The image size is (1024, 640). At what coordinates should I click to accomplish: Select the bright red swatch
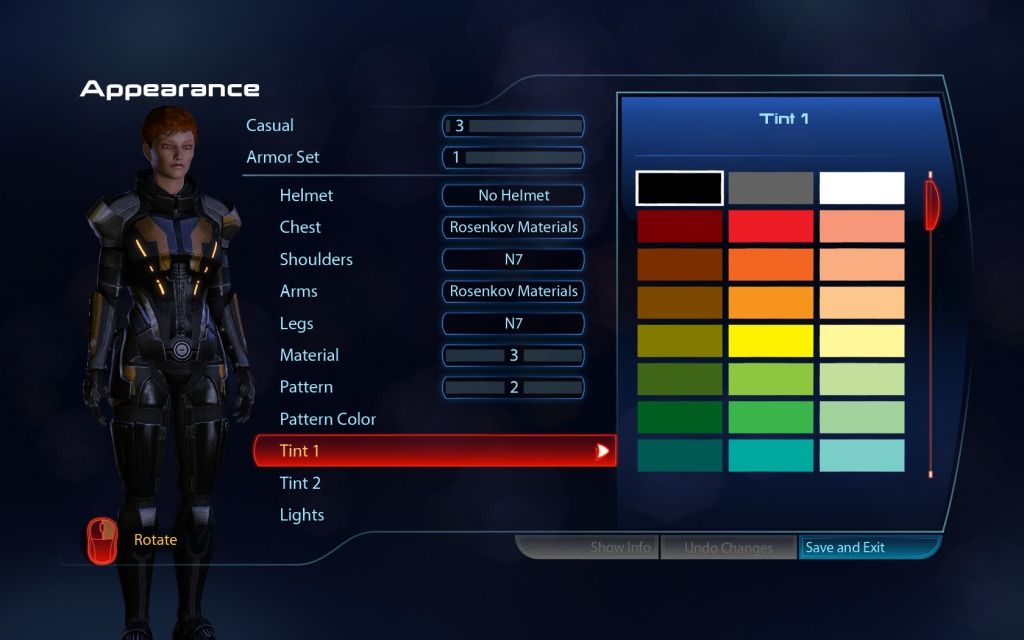coord(771,226)
